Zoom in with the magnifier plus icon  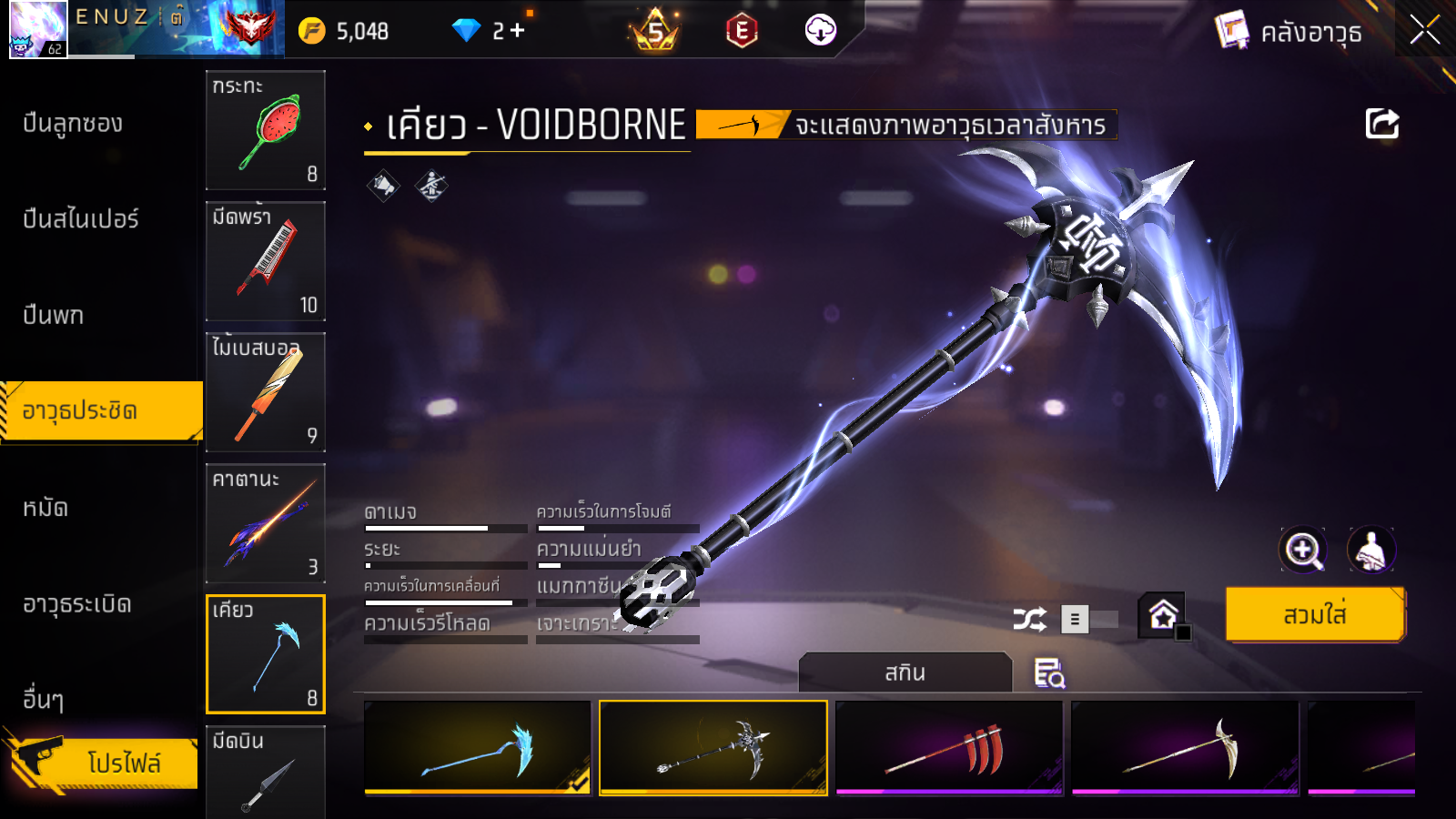coord(1302,550)
